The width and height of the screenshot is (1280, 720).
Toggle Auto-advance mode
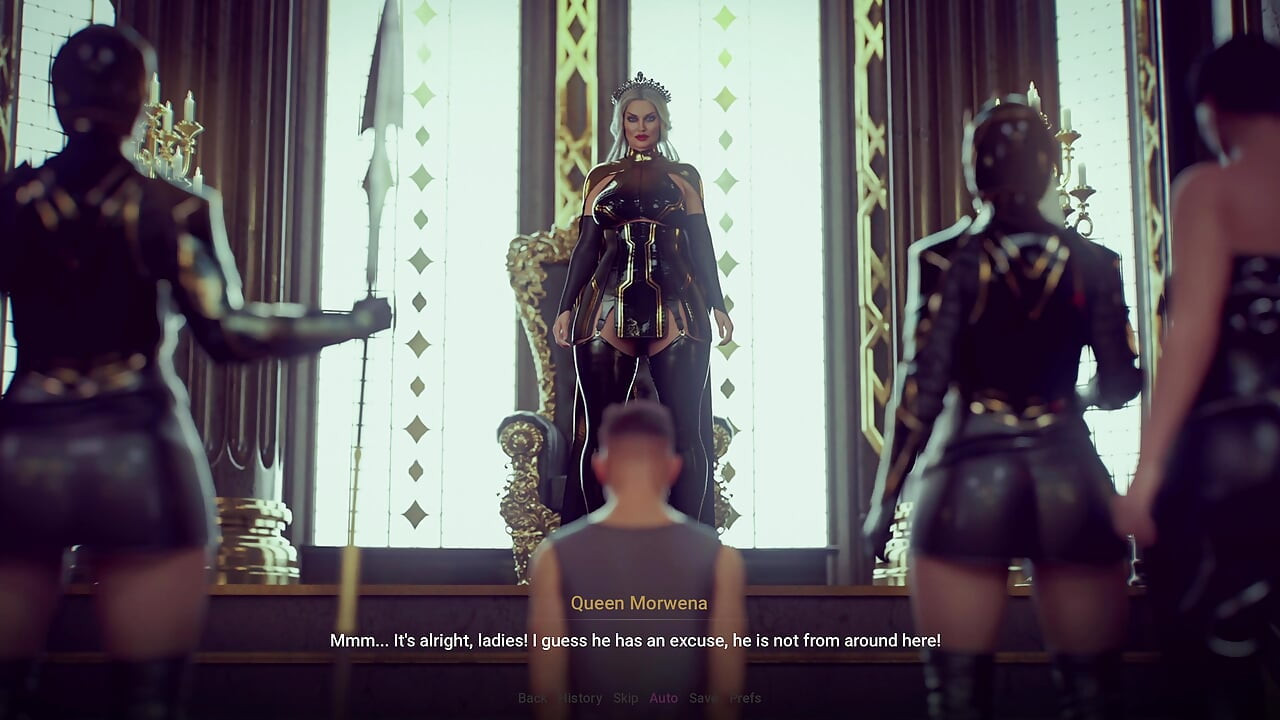[x=663, y=698]
